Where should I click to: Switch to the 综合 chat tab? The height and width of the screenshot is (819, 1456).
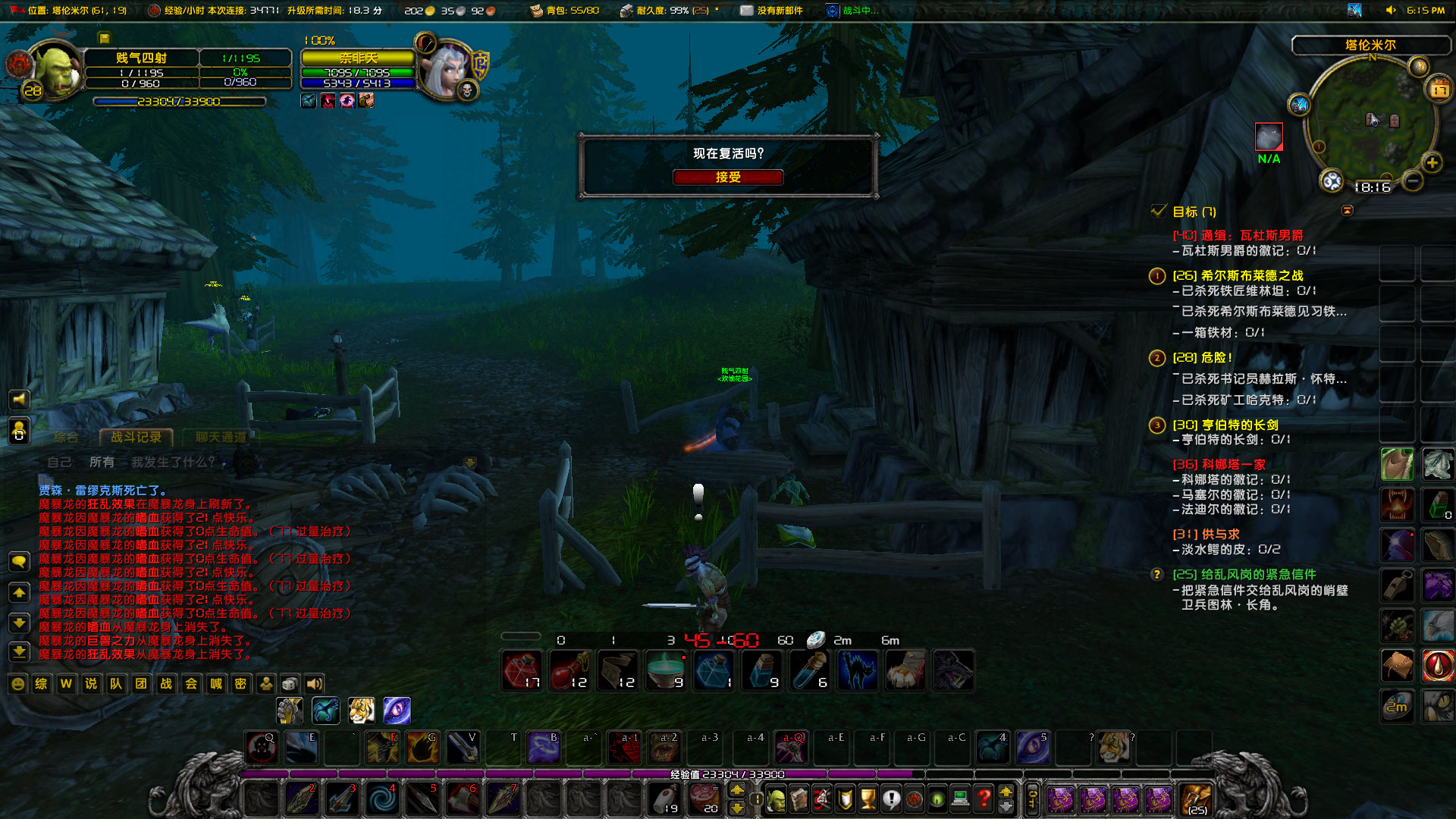pyautogui.click(x=66, y=437)
